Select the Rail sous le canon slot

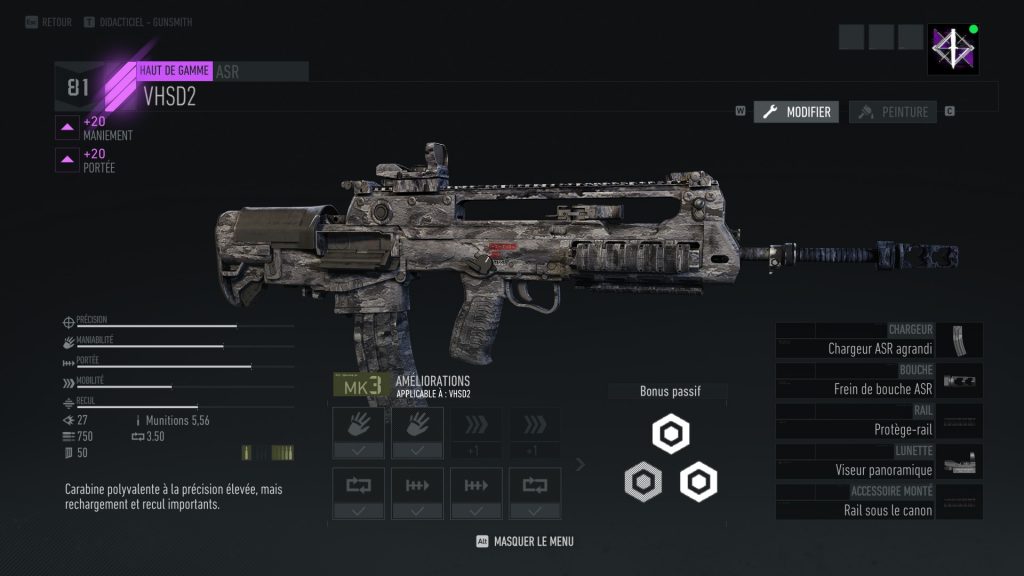tap(879, 502)
